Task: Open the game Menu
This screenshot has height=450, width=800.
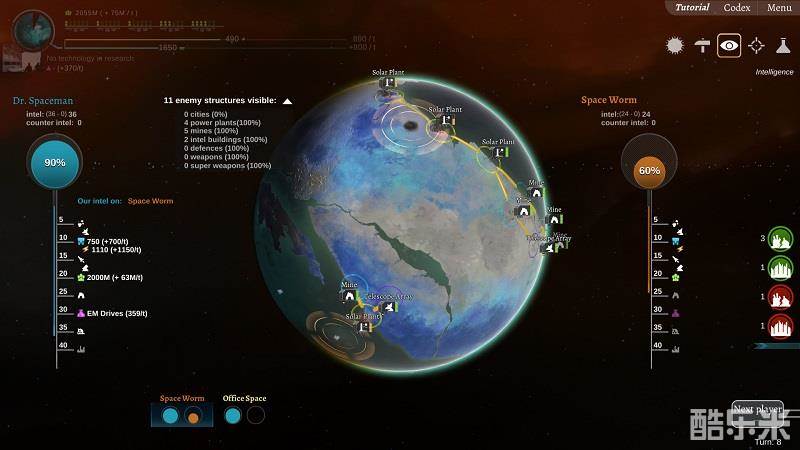Action: pos(779,8)
